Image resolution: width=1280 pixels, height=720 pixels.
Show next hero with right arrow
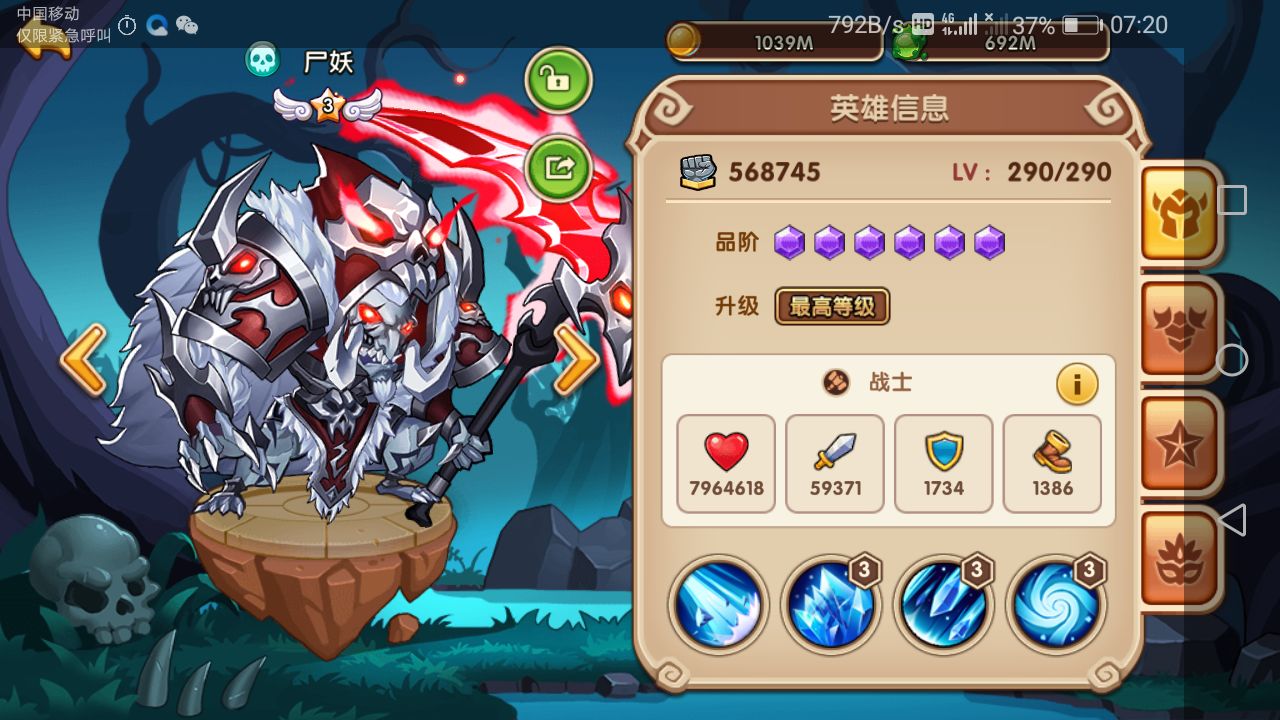(576, 359)
